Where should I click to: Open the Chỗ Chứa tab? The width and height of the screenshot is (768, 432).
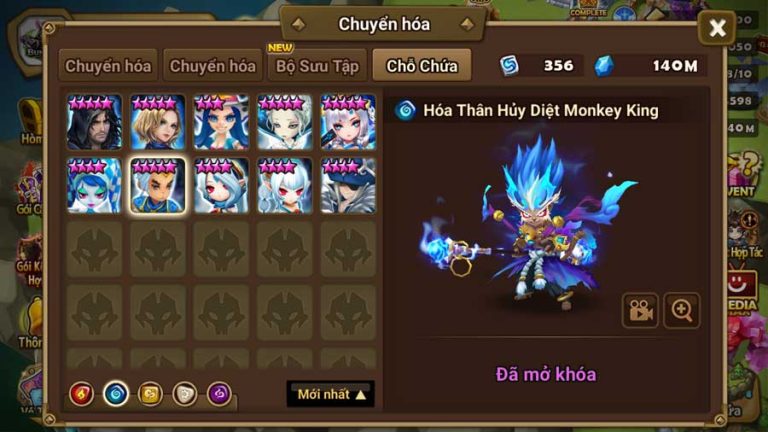(422, 67)
